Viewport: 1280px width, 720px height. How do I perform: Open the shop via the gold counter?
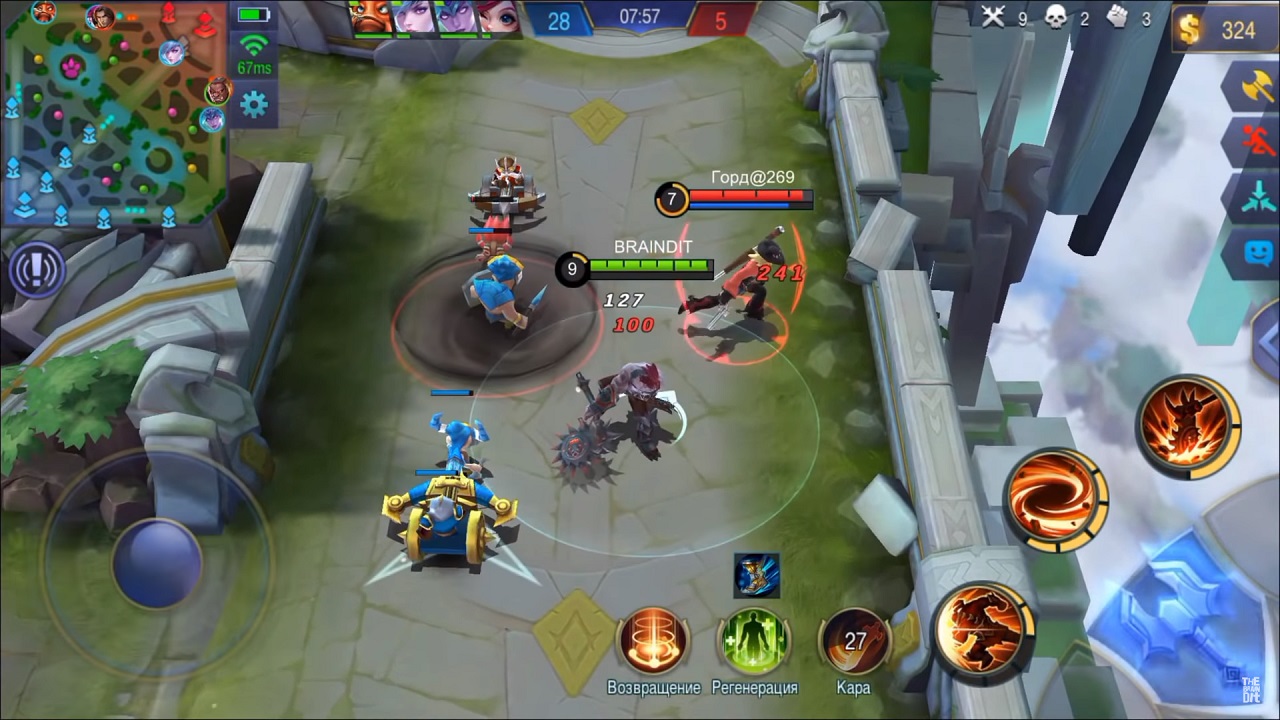1225,30
